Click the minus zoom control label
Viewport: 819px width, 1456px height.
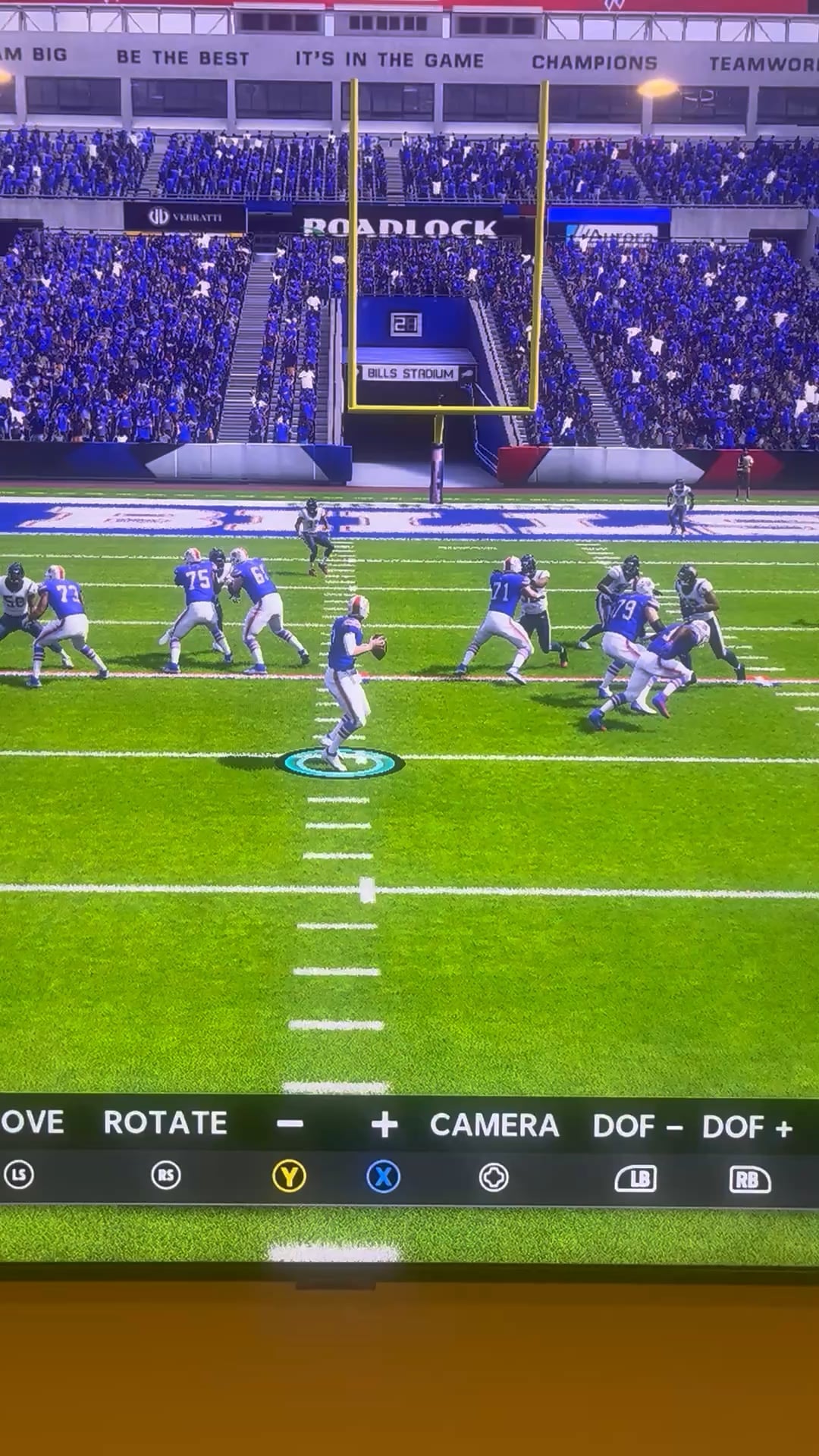tap(290, 1124)
